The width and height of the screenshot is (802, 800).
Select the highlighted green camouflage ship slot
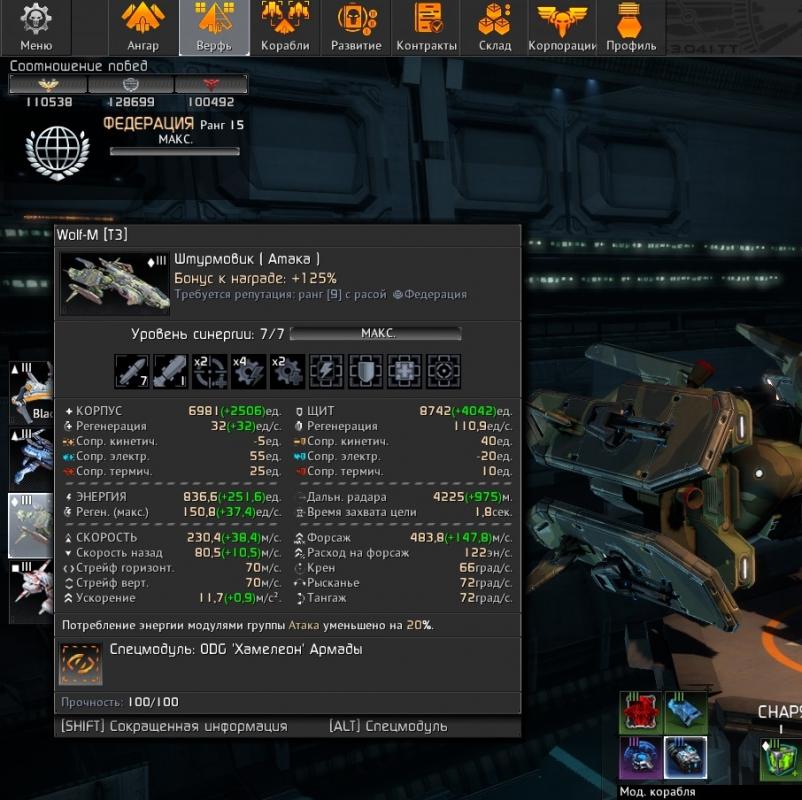30,525
